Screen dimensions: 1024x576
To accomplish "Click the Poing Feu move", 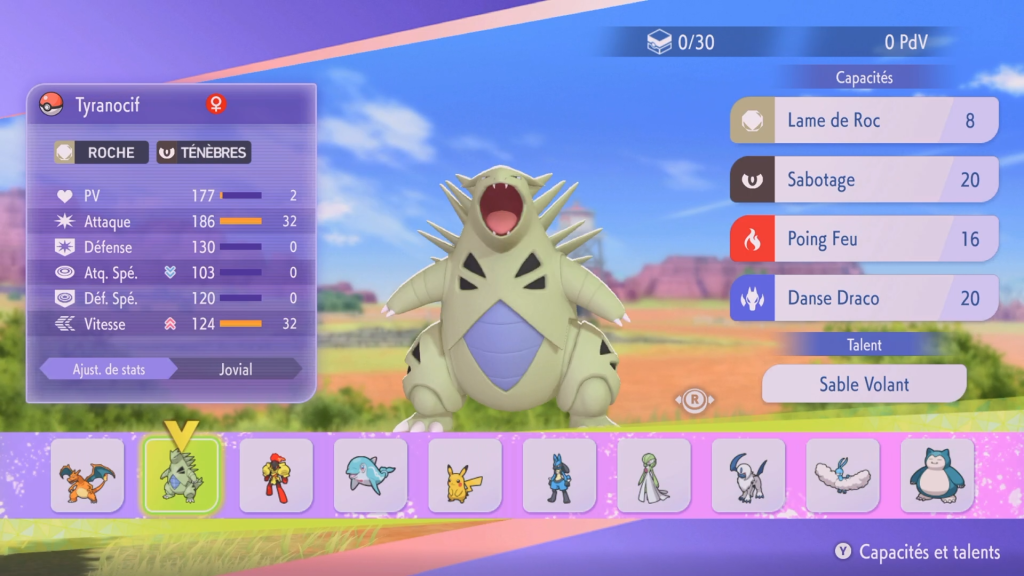I will tap(864, 239).
